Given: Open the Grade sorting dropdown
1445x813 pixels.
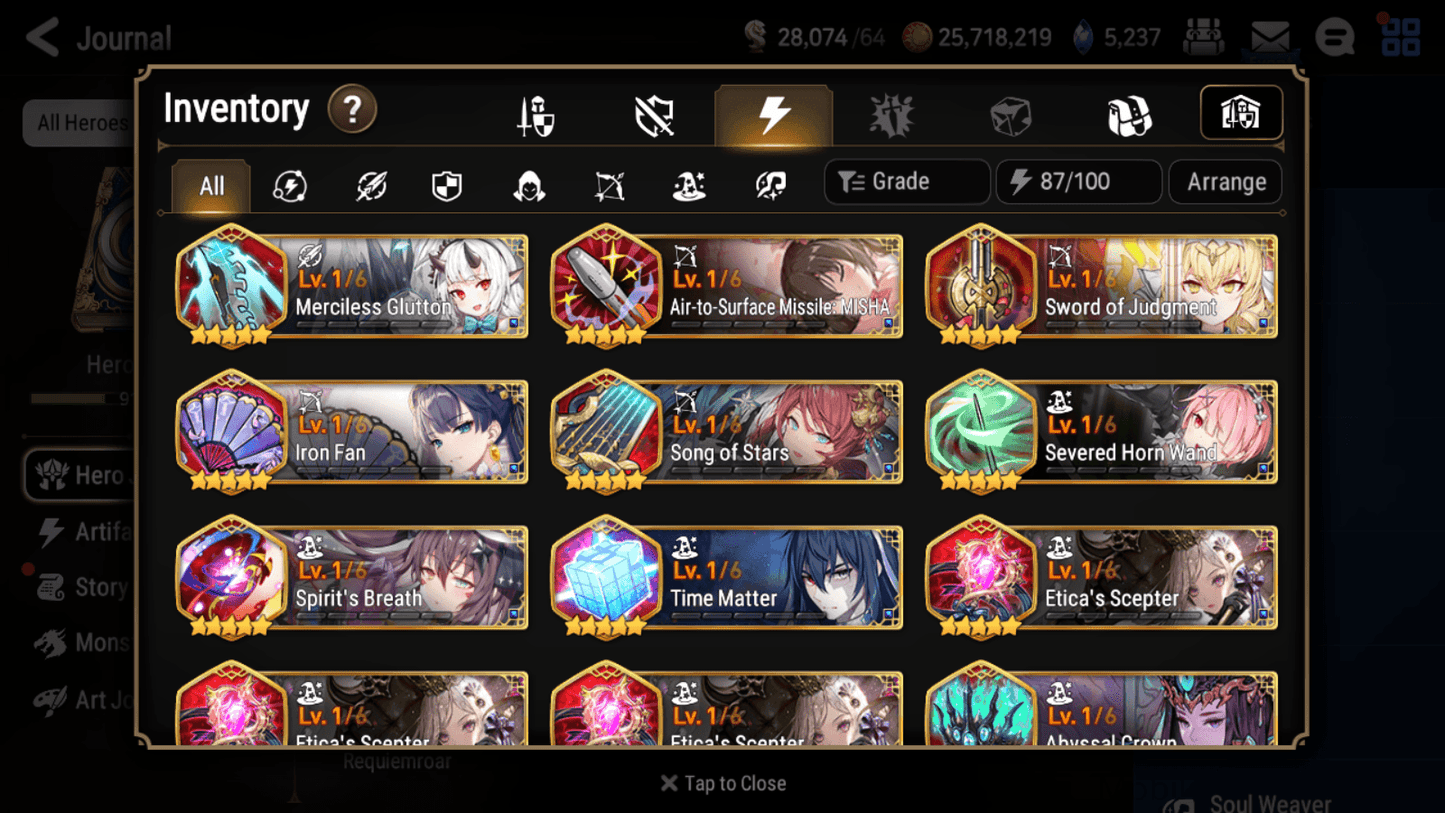Looking at the screenshot, I should click(906, 181).
